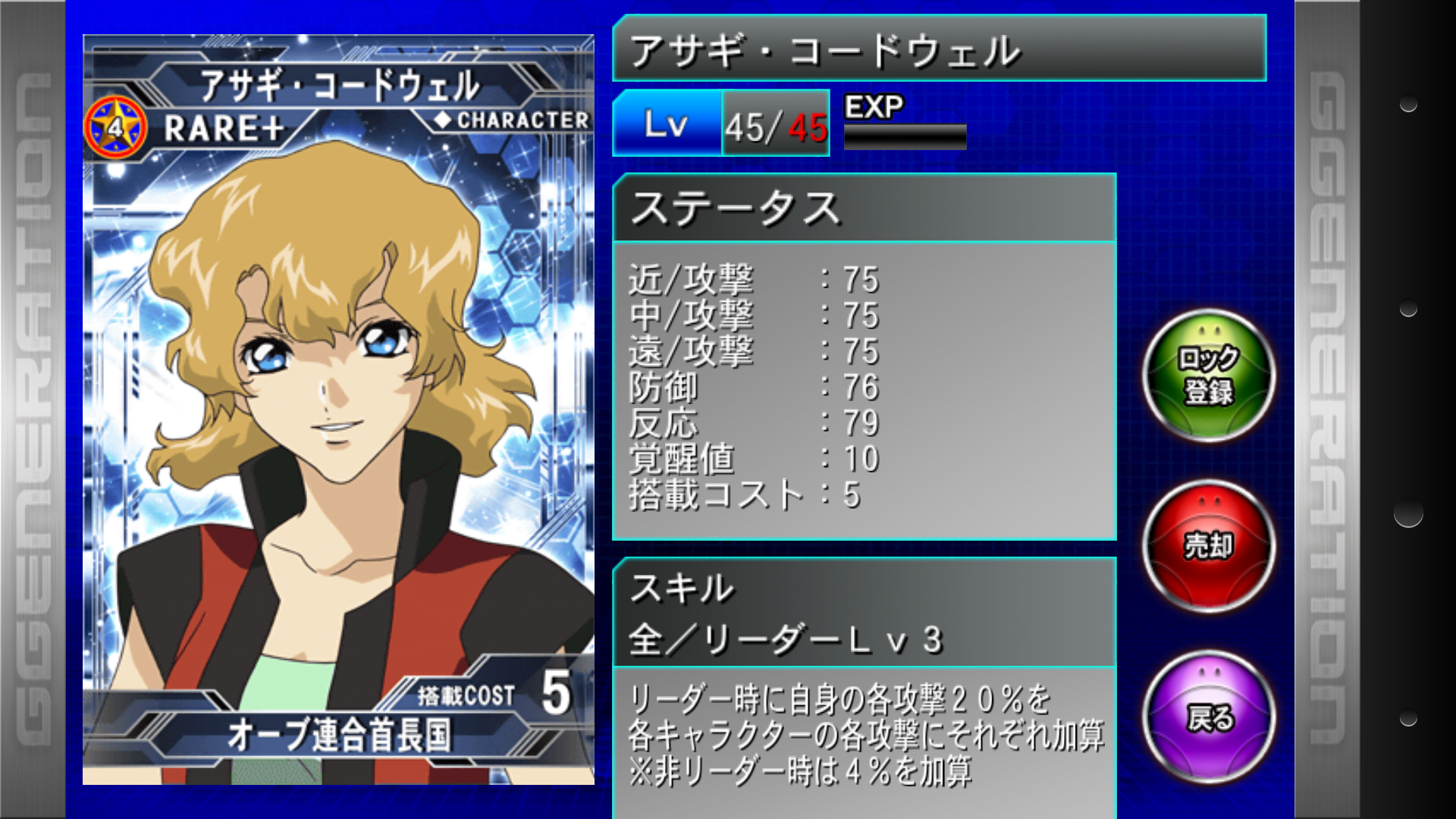Select the アサギ・コードウェル character card
Image resolution: width=1456 pixels, height=819 pixels.
pyautogui.click(x=338, y=409)
